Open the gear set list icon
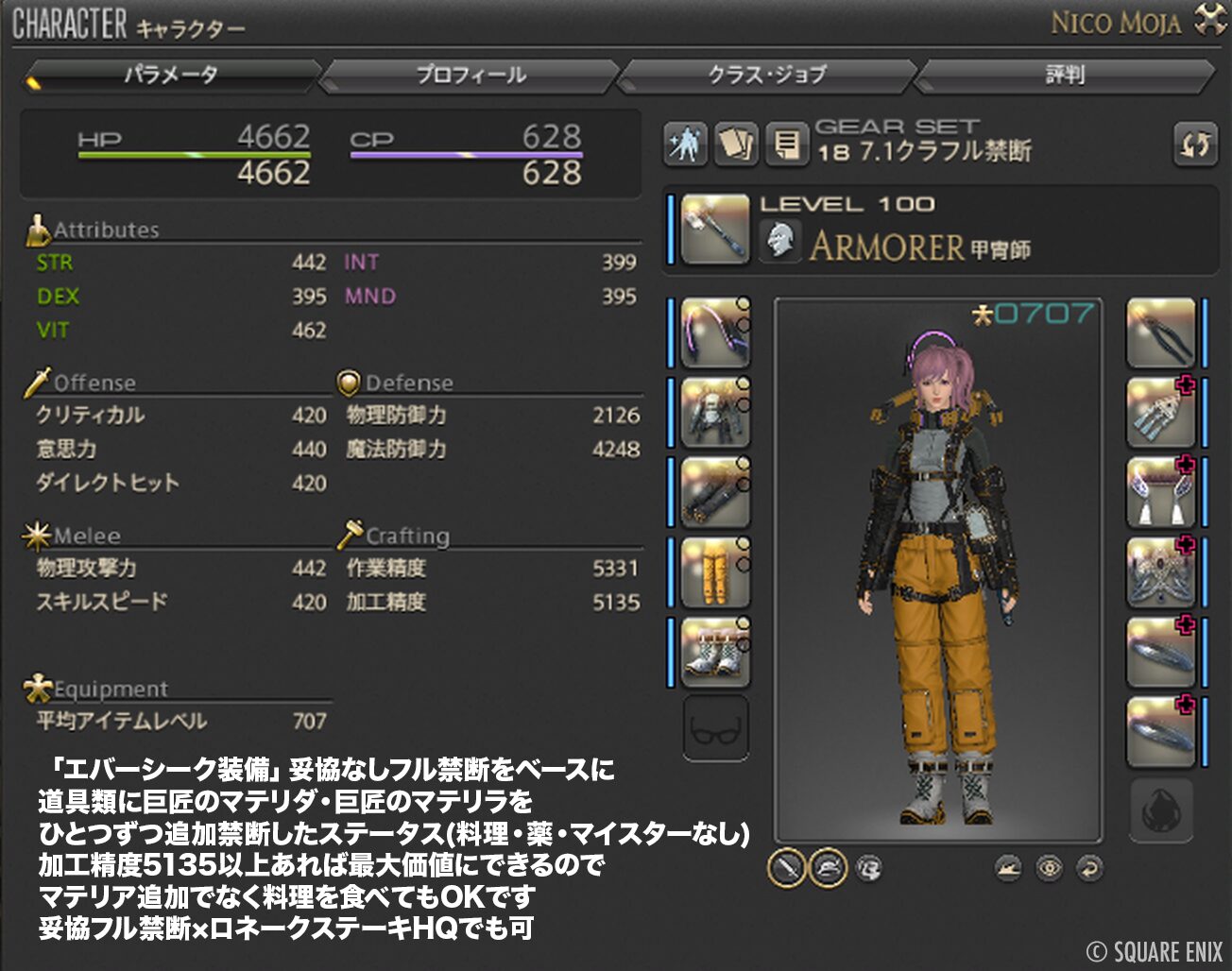Image resolution: width=1232 pixels, height=971 pixels. [x=786, y=145]
